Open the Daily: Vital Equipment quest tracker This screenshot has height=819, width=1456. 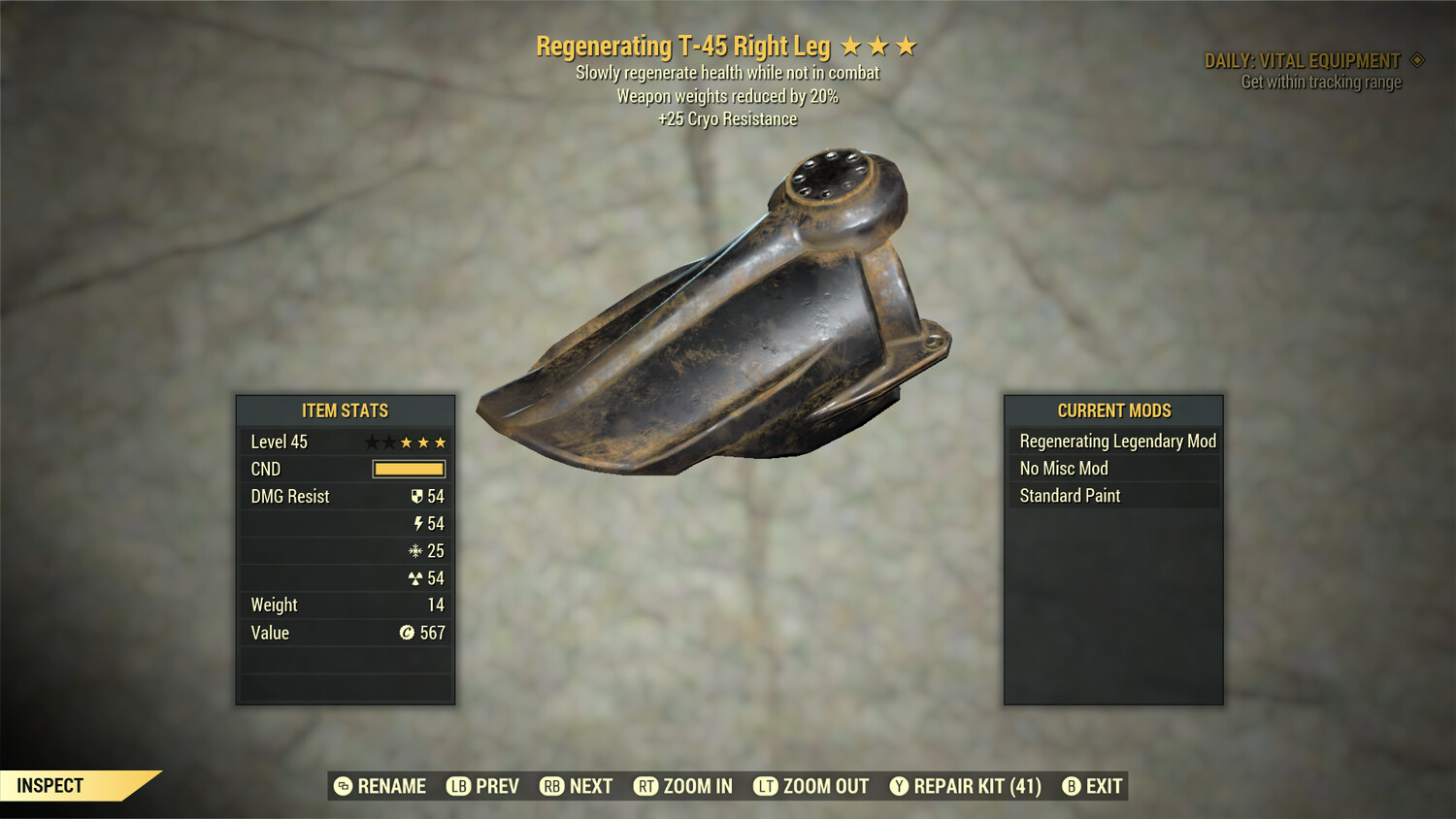[x=1303, y=61]
